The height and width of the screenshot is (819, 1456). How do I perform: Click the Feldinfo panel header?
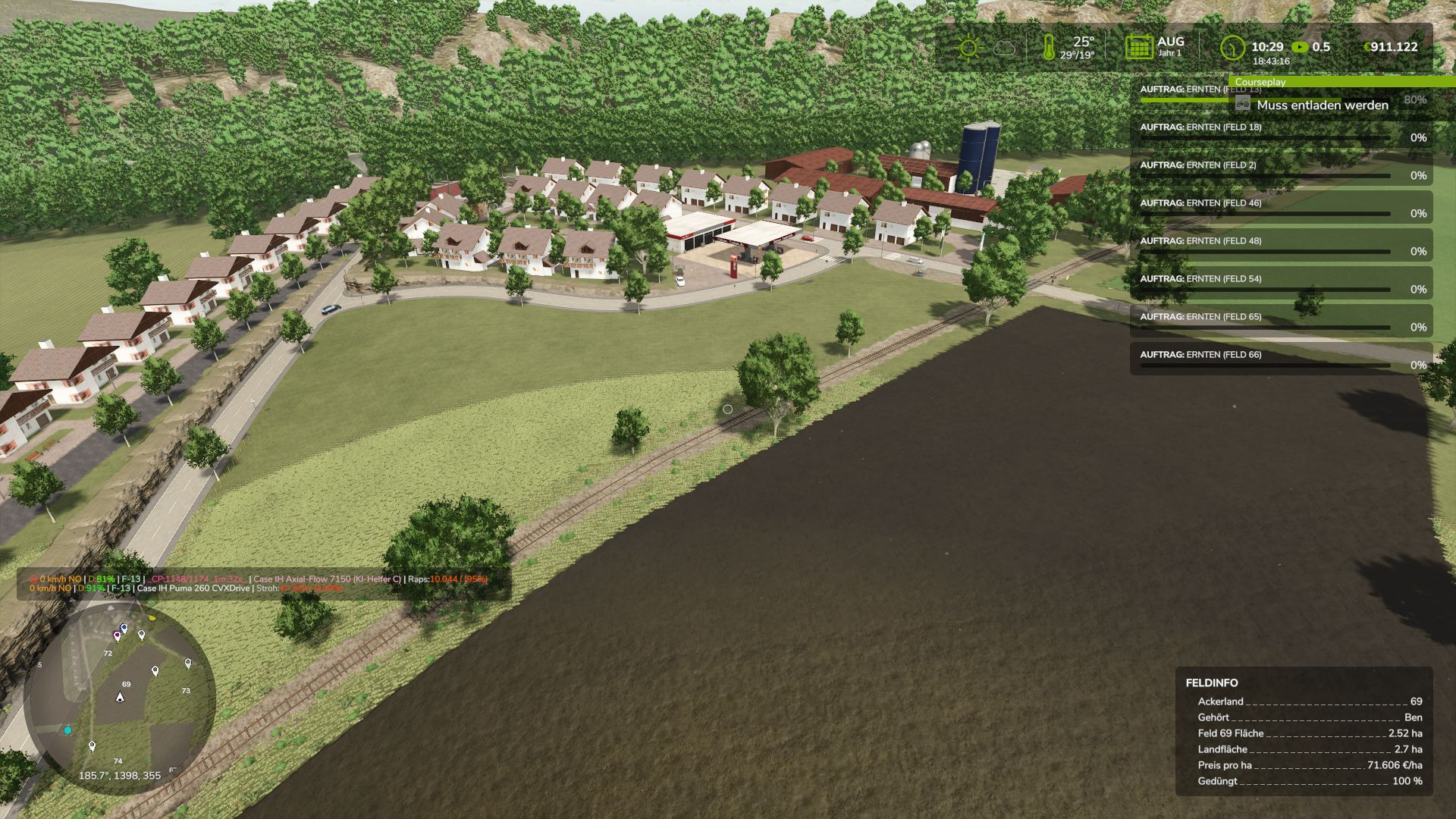[1212, 683]
